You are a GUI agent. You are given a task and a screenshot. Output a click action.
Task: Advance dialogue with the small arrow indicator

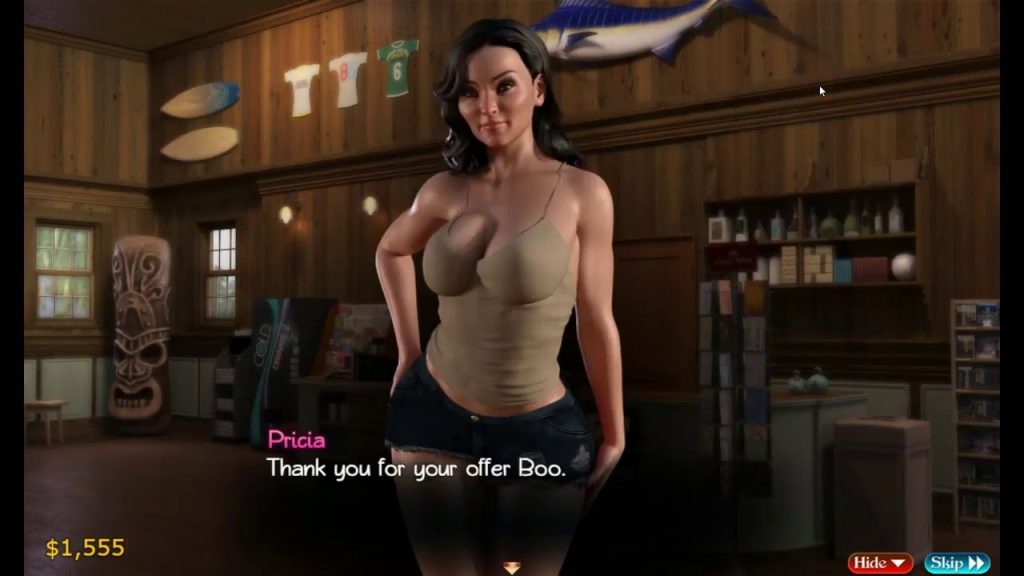pyautogui.click(x=511, y=568)
